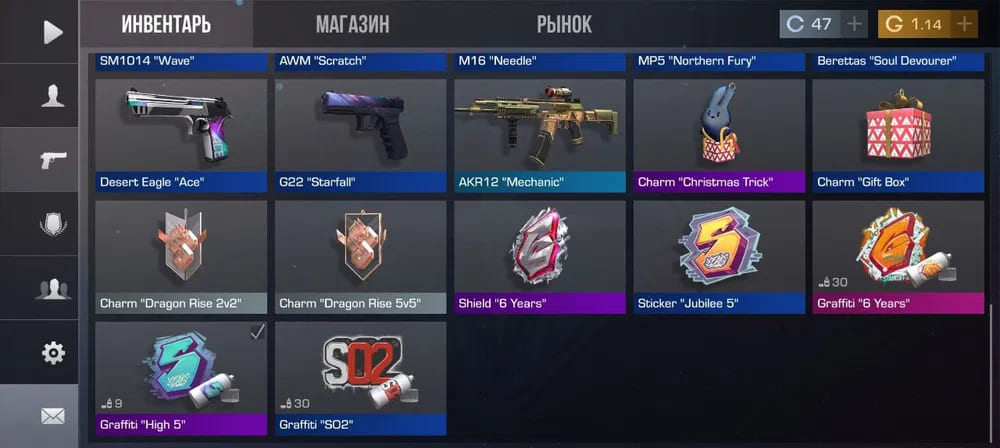The image size is (1000, 448).
Task: Open the clan shield section
Action: click(52, 224)
